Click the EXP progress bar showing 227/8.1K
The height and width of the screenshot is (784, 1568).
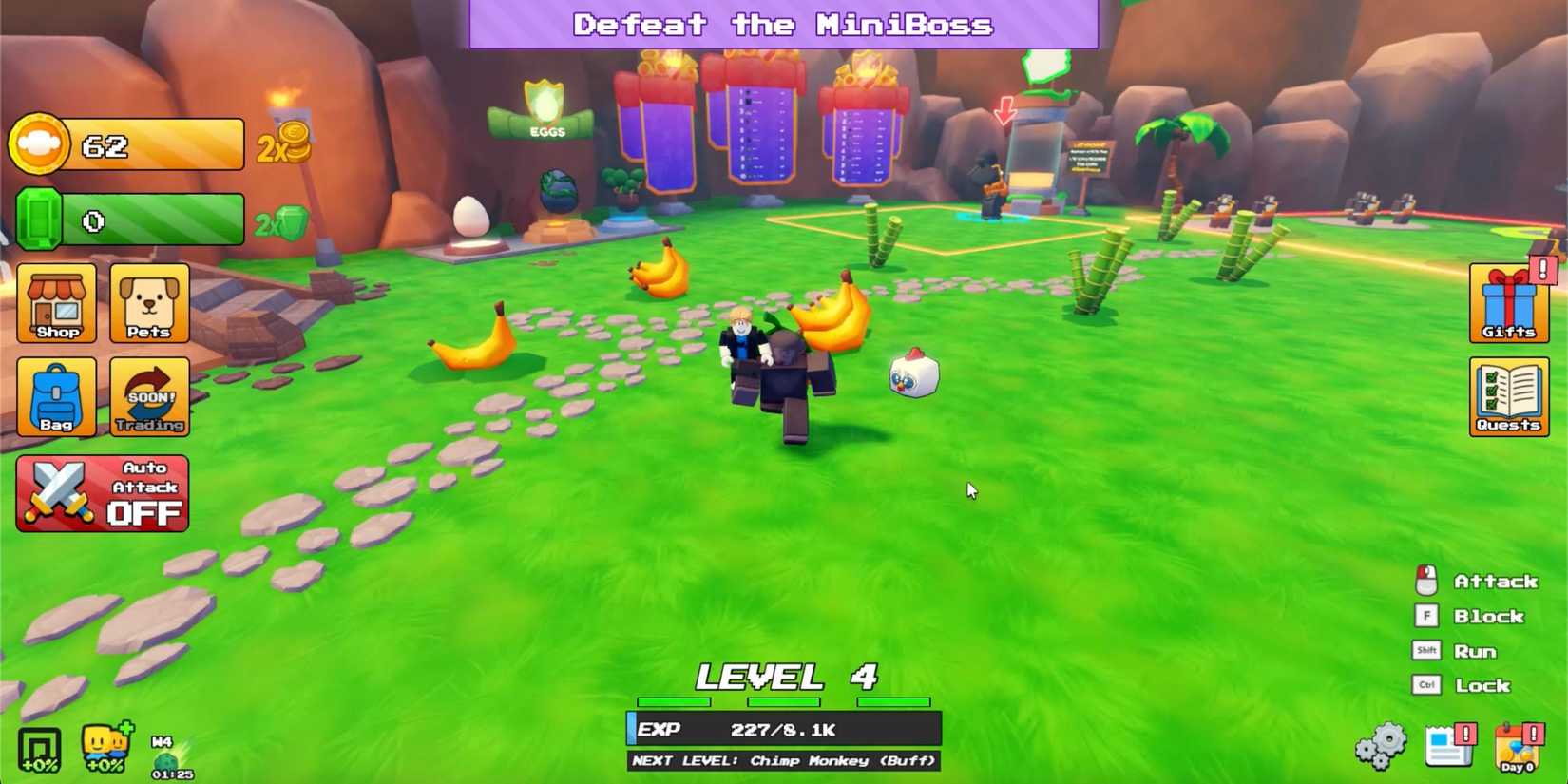pyautogui.click(x=782, y=729)
